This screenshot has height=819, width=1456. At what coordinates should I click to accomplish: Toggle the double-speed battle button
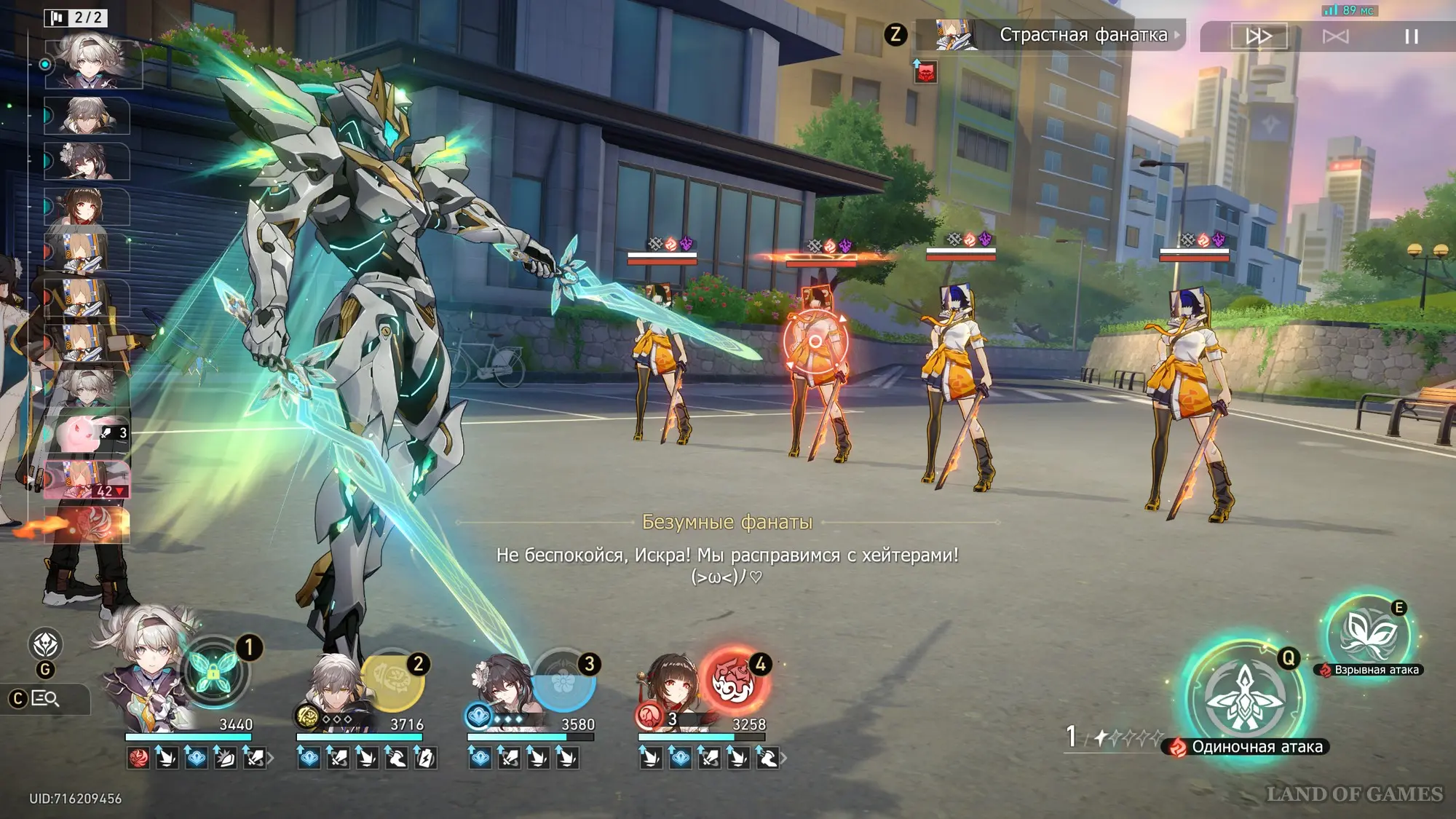pyautogui.click(x=1259, y=36)
